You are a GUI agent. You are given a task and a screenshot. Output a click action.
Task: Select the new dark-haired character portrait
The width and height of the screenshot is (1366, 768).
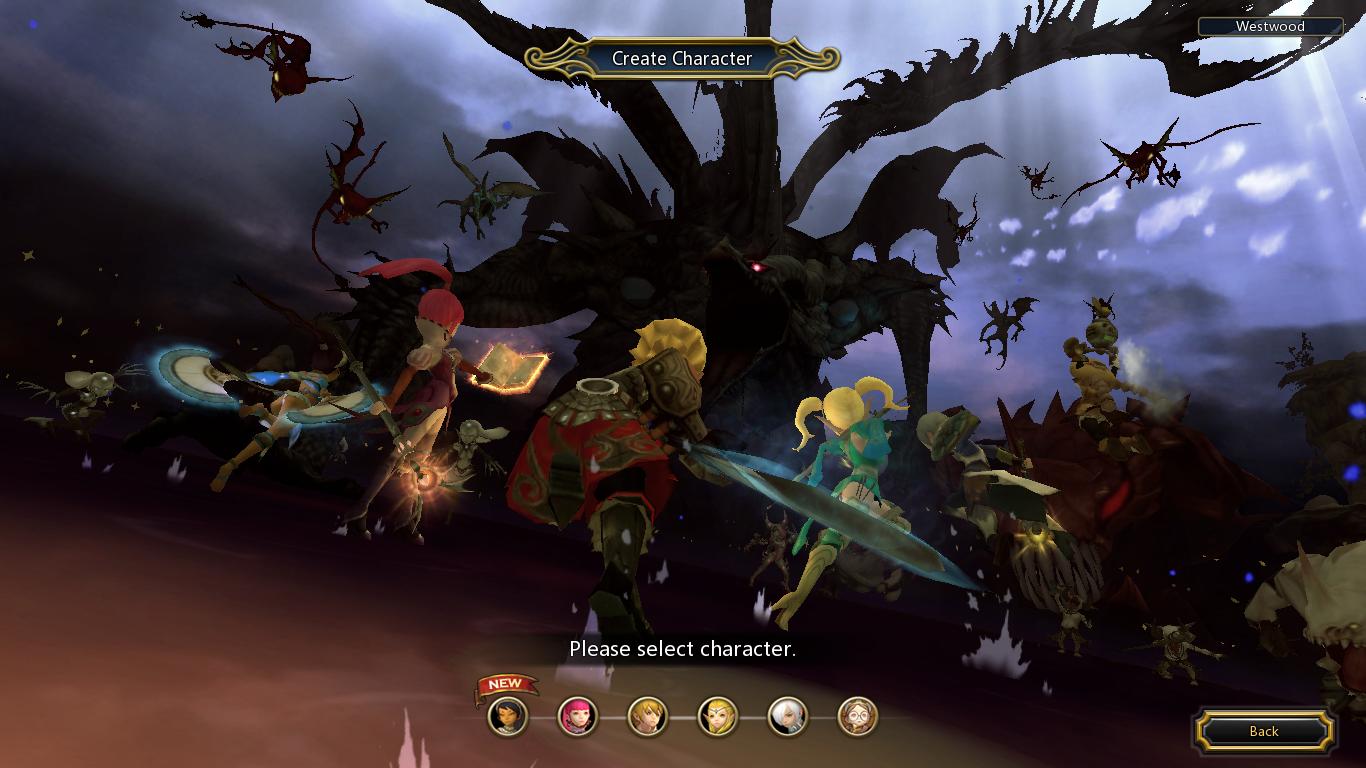coord(507,717)
